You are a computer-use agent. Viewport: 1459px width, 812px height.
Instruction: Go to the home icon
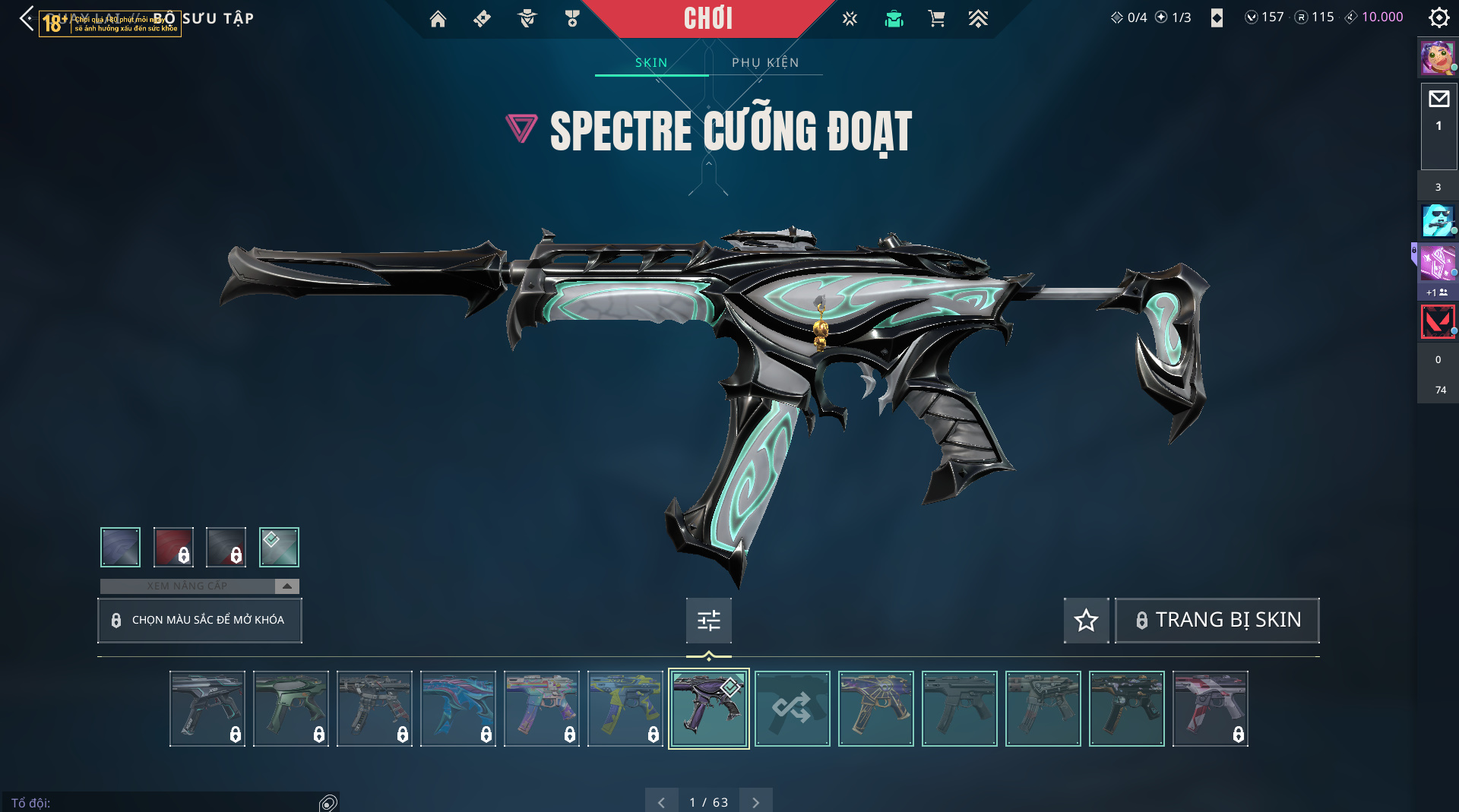click(438, 19)
